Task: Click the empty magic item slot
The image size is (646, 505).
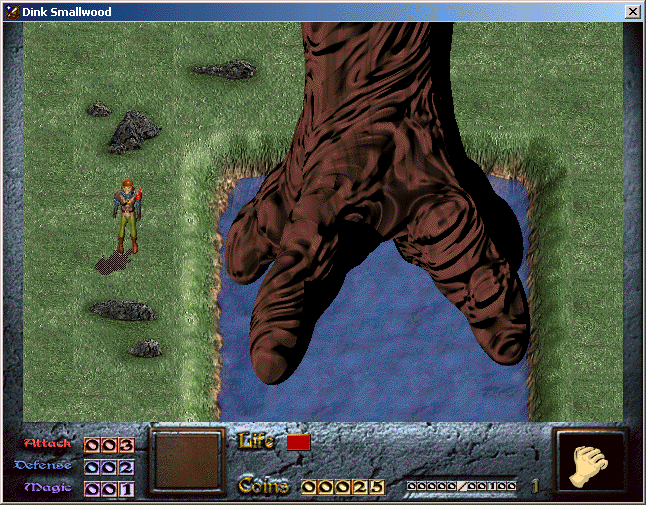Action: 186,461
